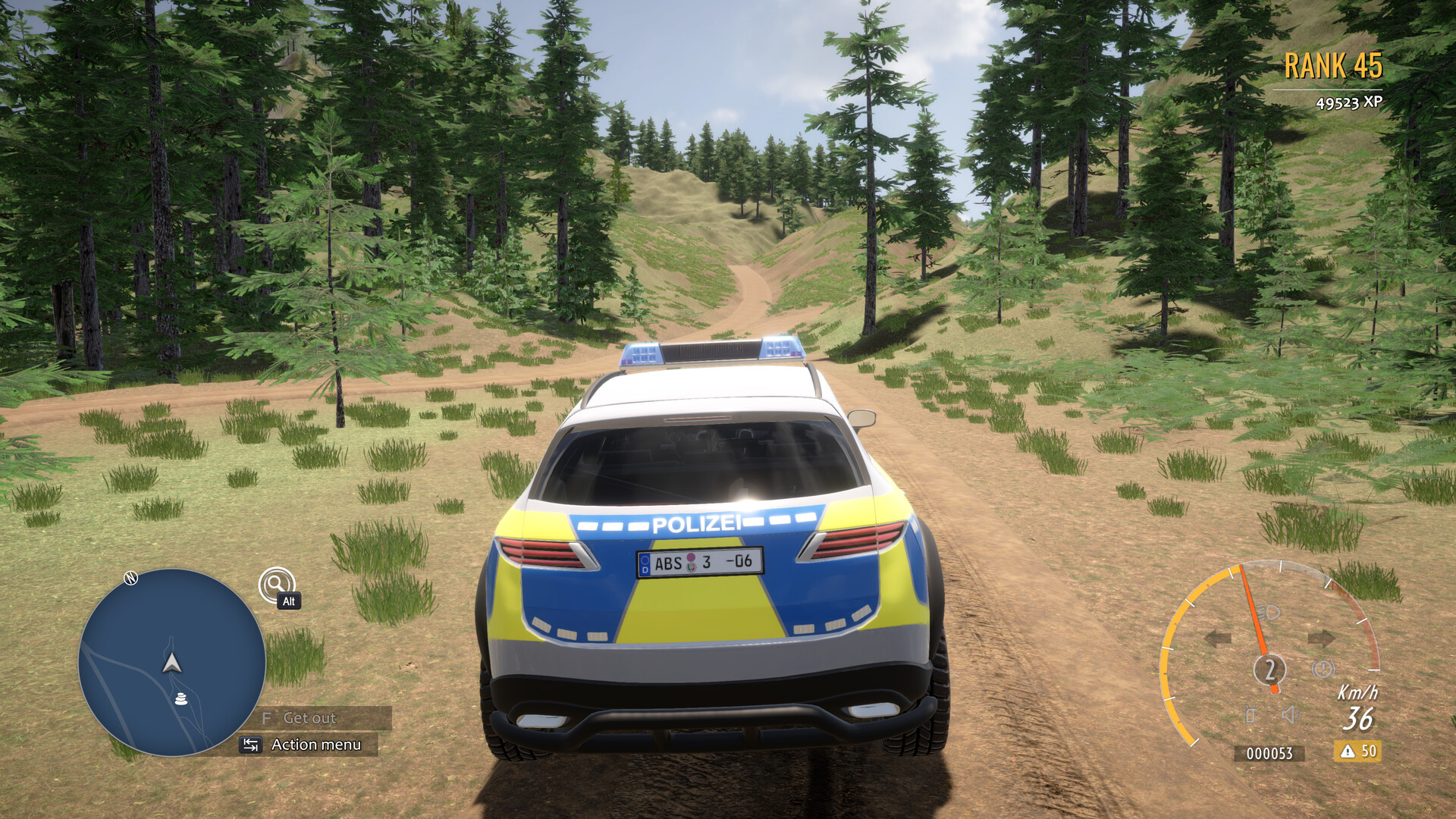This screenshot has width=1456, height=819.
Task: Select the right turn signal arrow
Action: coord(1323,638)
